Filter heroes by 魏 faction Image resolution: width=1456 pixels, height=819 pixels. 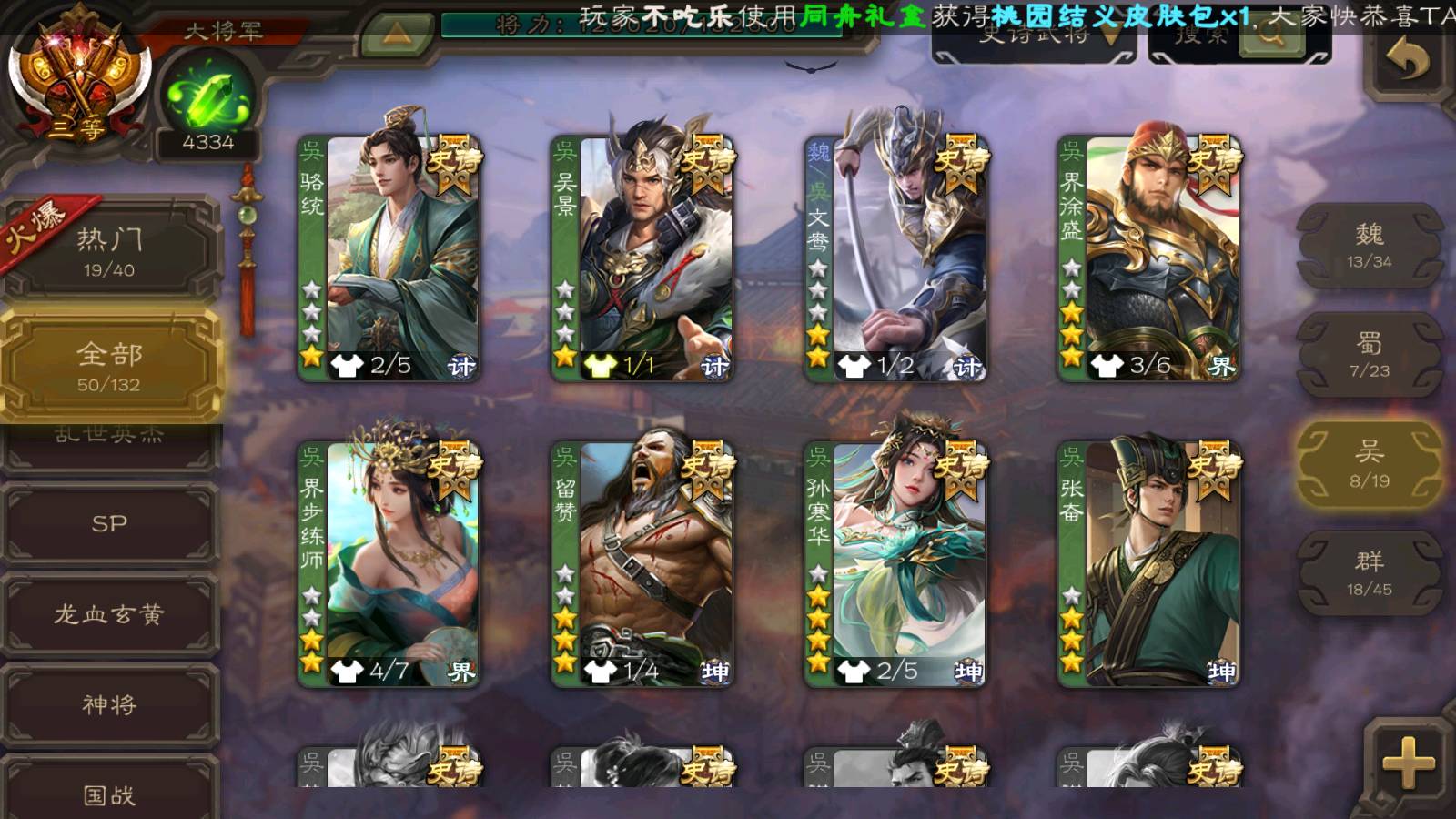tap(1370, 246)
